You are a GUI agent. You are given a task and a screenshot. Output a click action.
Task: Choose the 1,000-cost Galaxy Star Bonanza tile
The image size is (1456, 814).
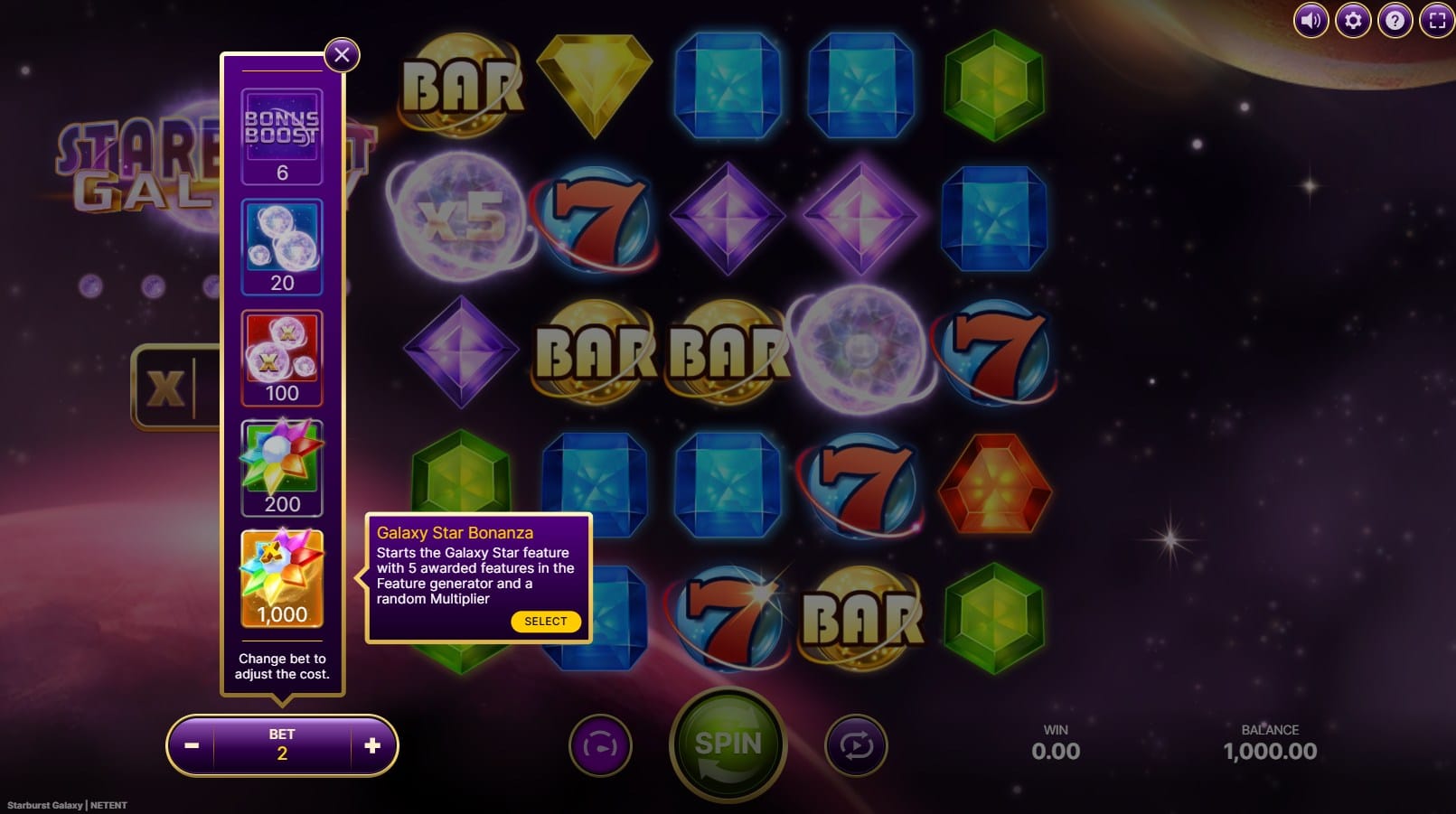pyautogui.click(x=282, y=578)
